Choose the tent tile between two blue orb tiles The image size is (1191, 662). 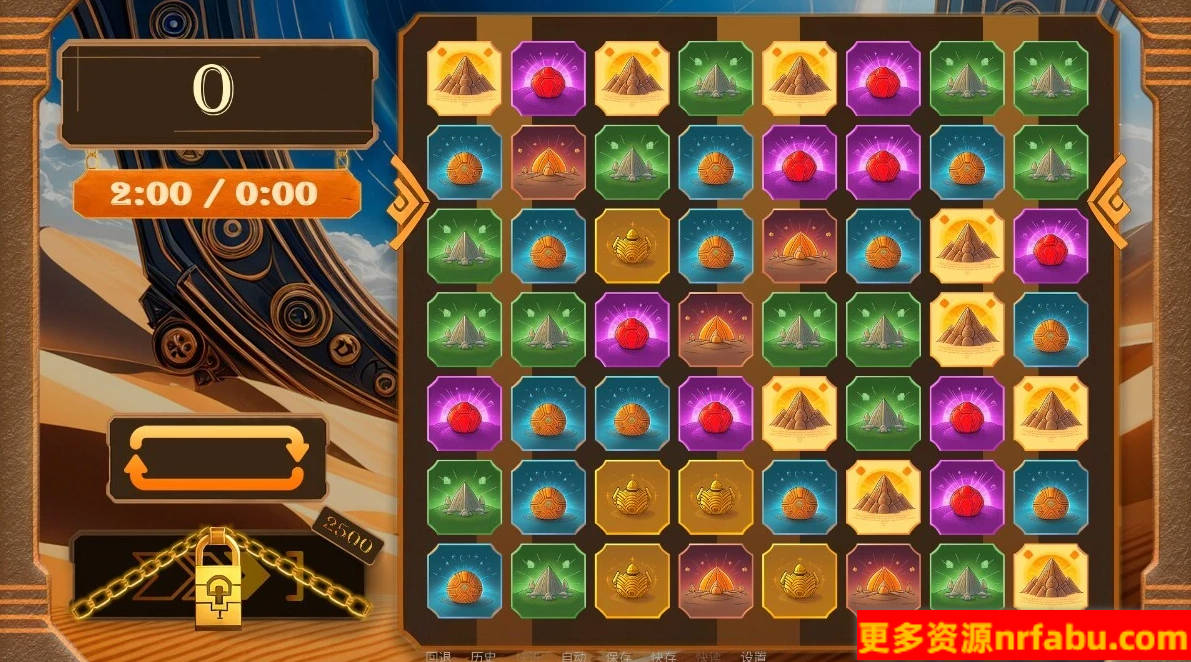(800, 246)
